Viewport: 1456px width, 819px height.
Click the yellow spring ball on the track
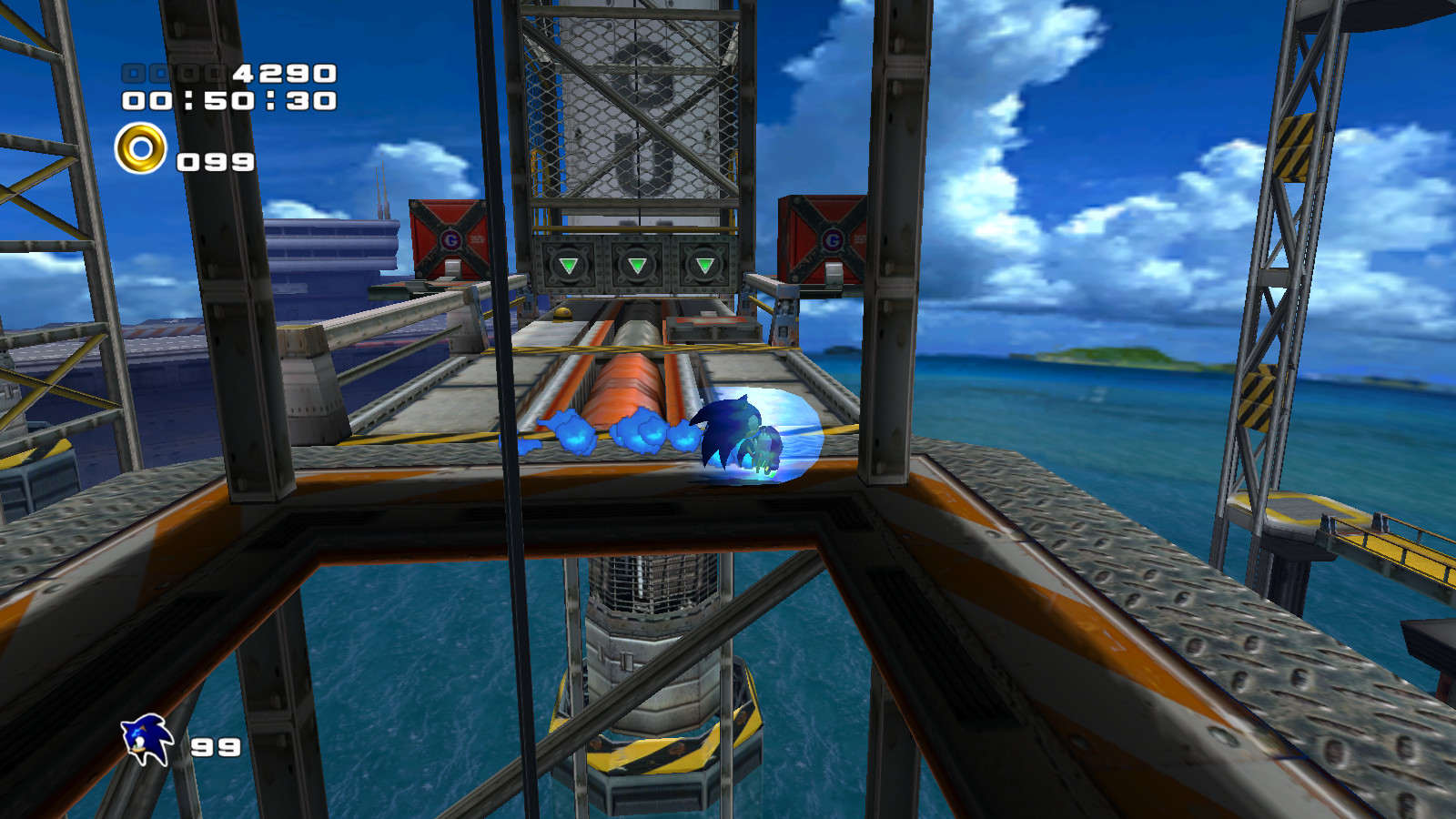[564, 315]
